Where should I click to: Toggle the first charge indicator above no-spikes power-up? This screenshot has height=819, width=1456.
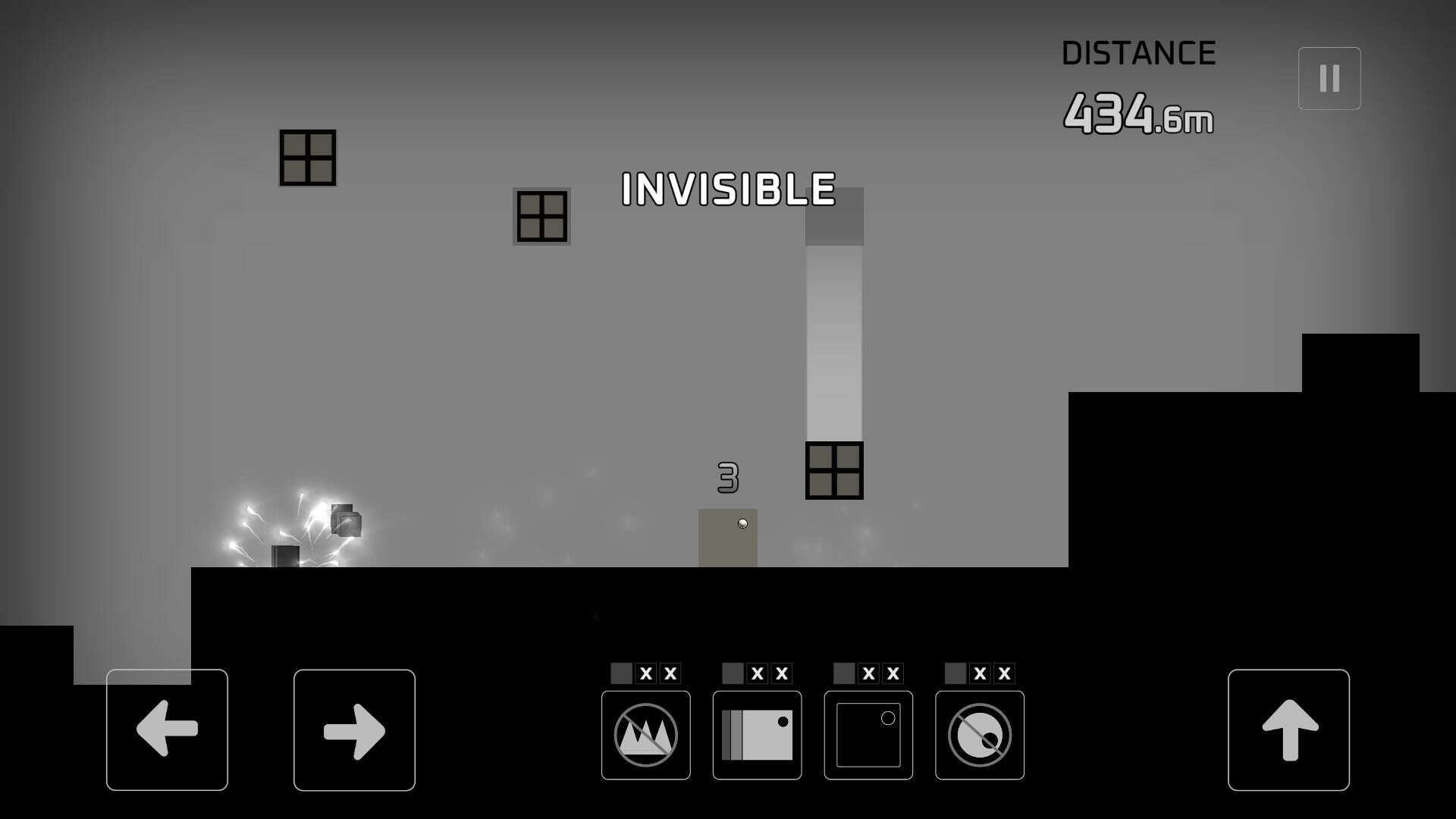click(620, 672)
